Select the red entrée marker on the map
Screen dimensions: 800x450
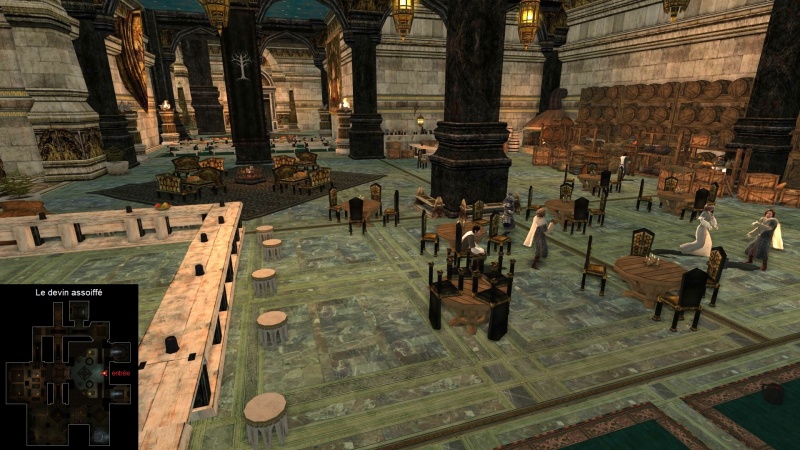(105, 373)
